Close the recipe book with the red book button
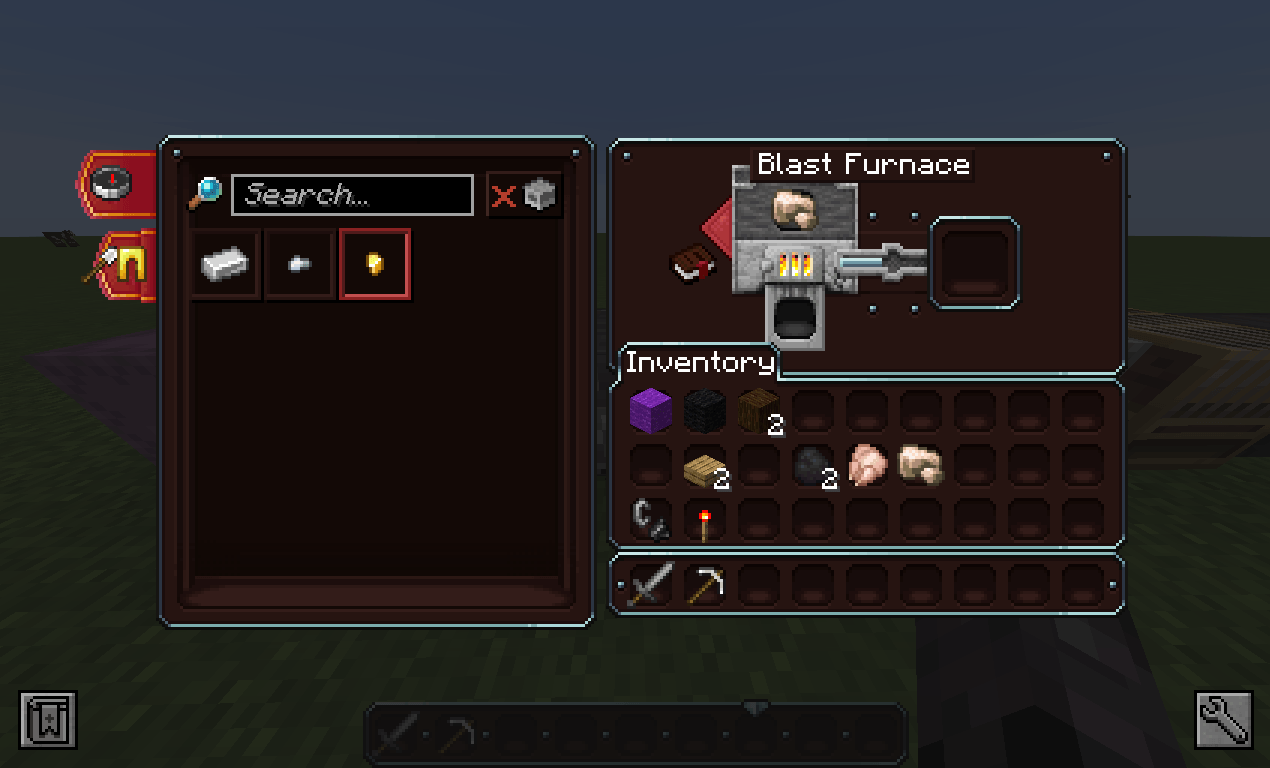 click(x=691, y=265)
